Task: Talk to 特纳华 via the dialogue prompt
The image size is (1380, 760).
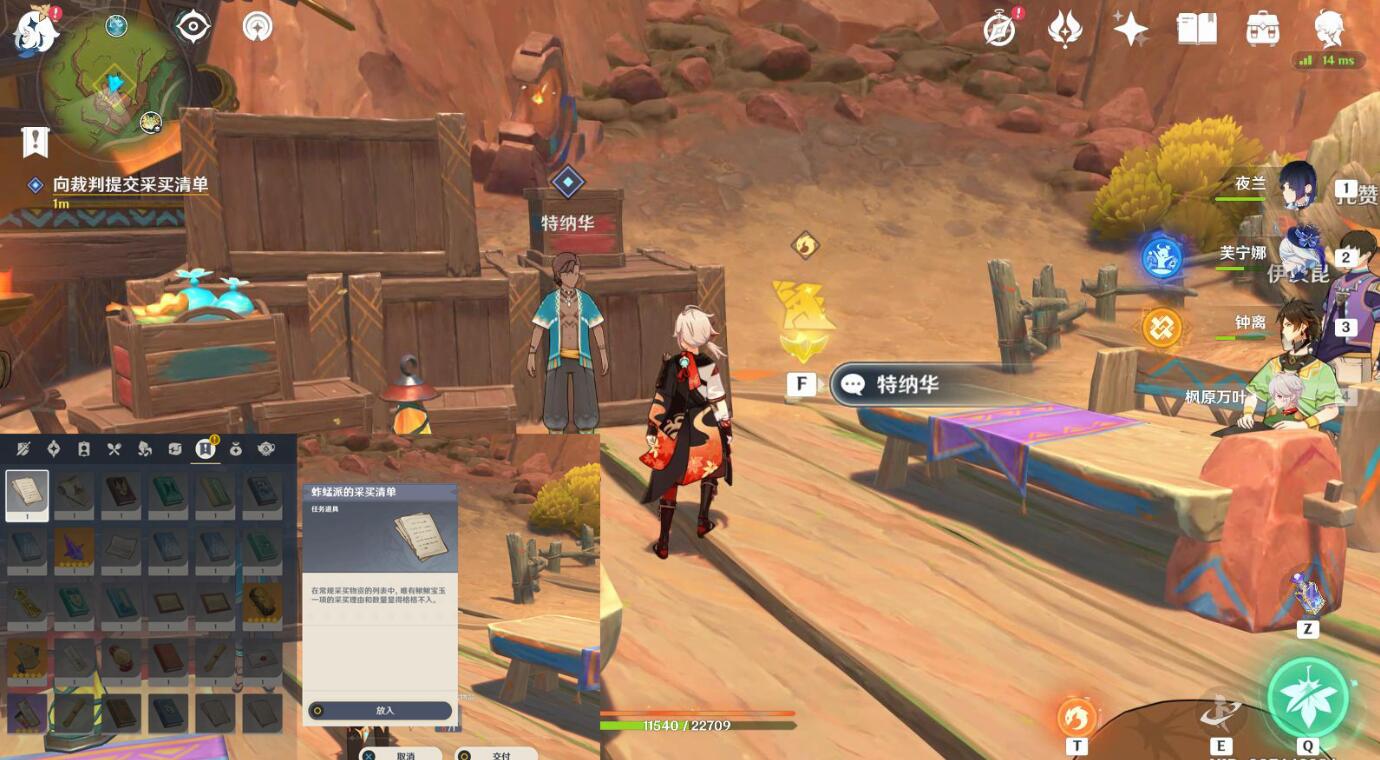Action: click(x=906, y=384)
